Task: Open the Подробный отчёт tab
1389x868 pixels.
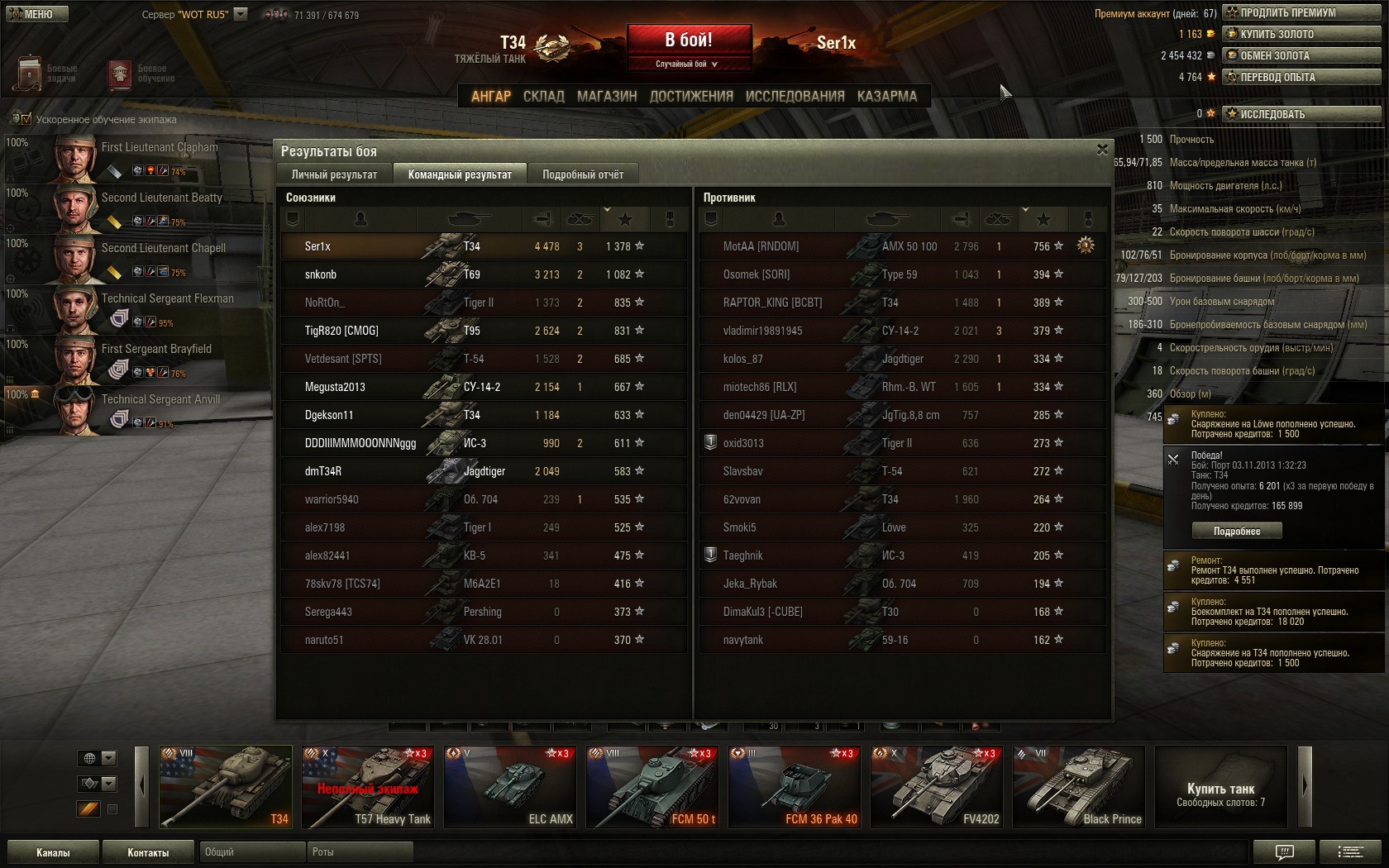Action: pos(583,174)
